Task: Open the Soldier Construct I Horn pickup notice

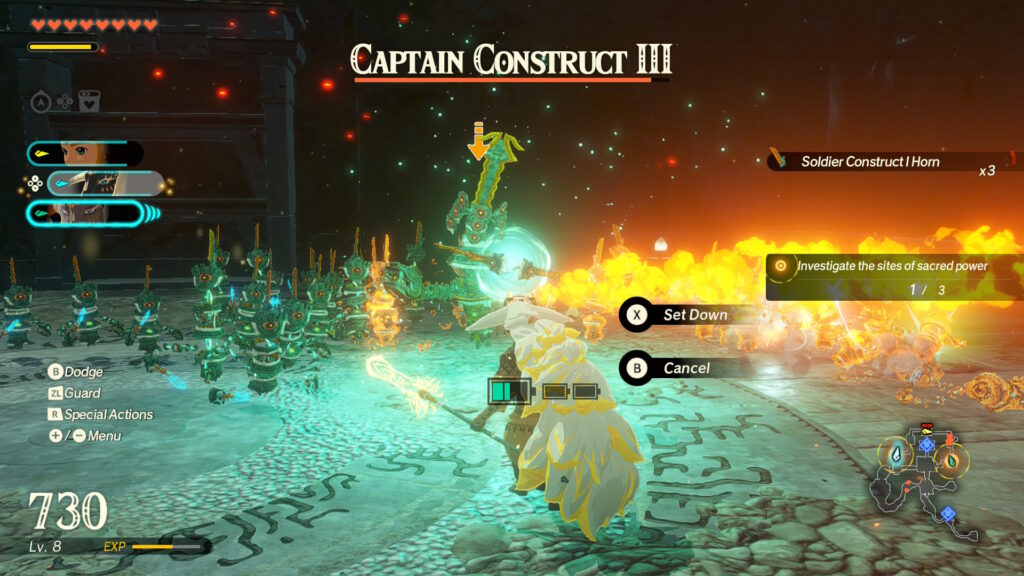Action: click(880, 161)
